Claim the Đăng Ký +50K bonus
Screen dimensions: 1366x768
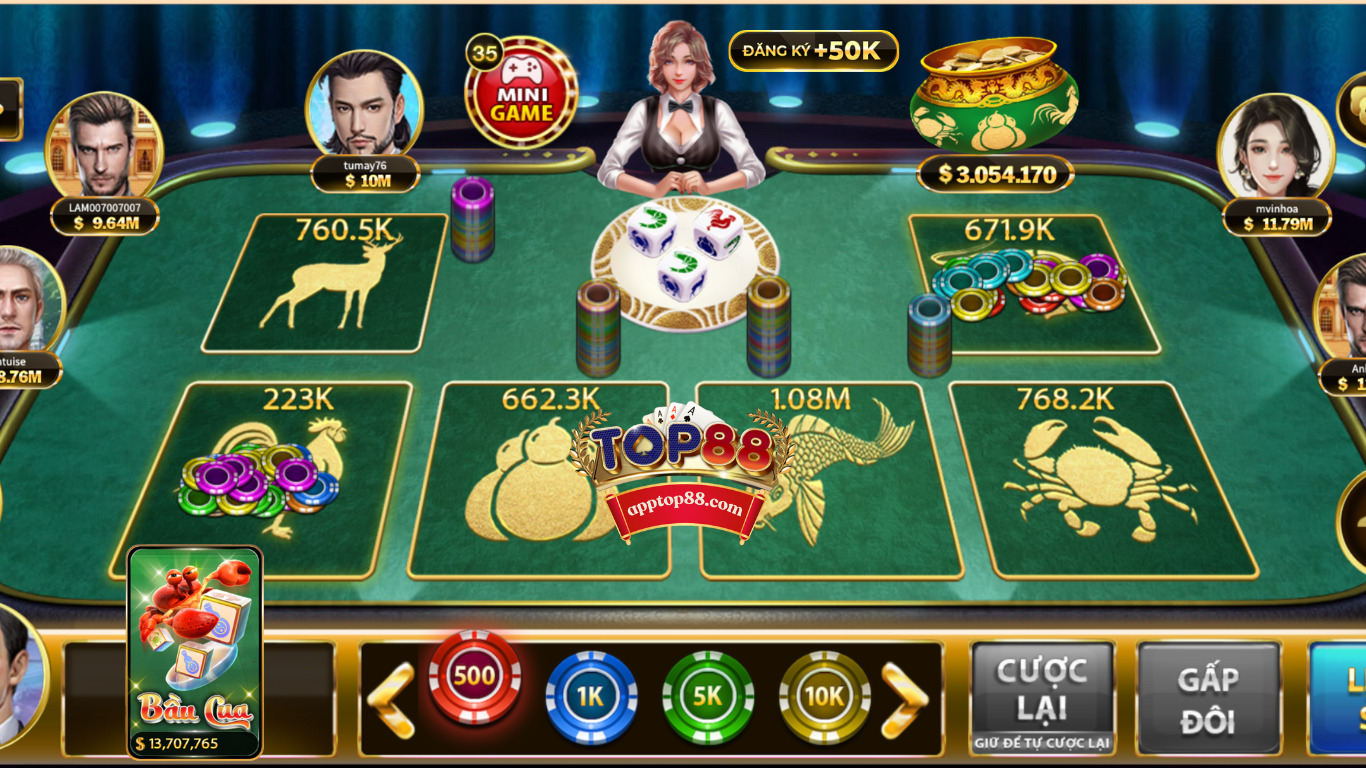pyautogui.click(x=813, y=51)
